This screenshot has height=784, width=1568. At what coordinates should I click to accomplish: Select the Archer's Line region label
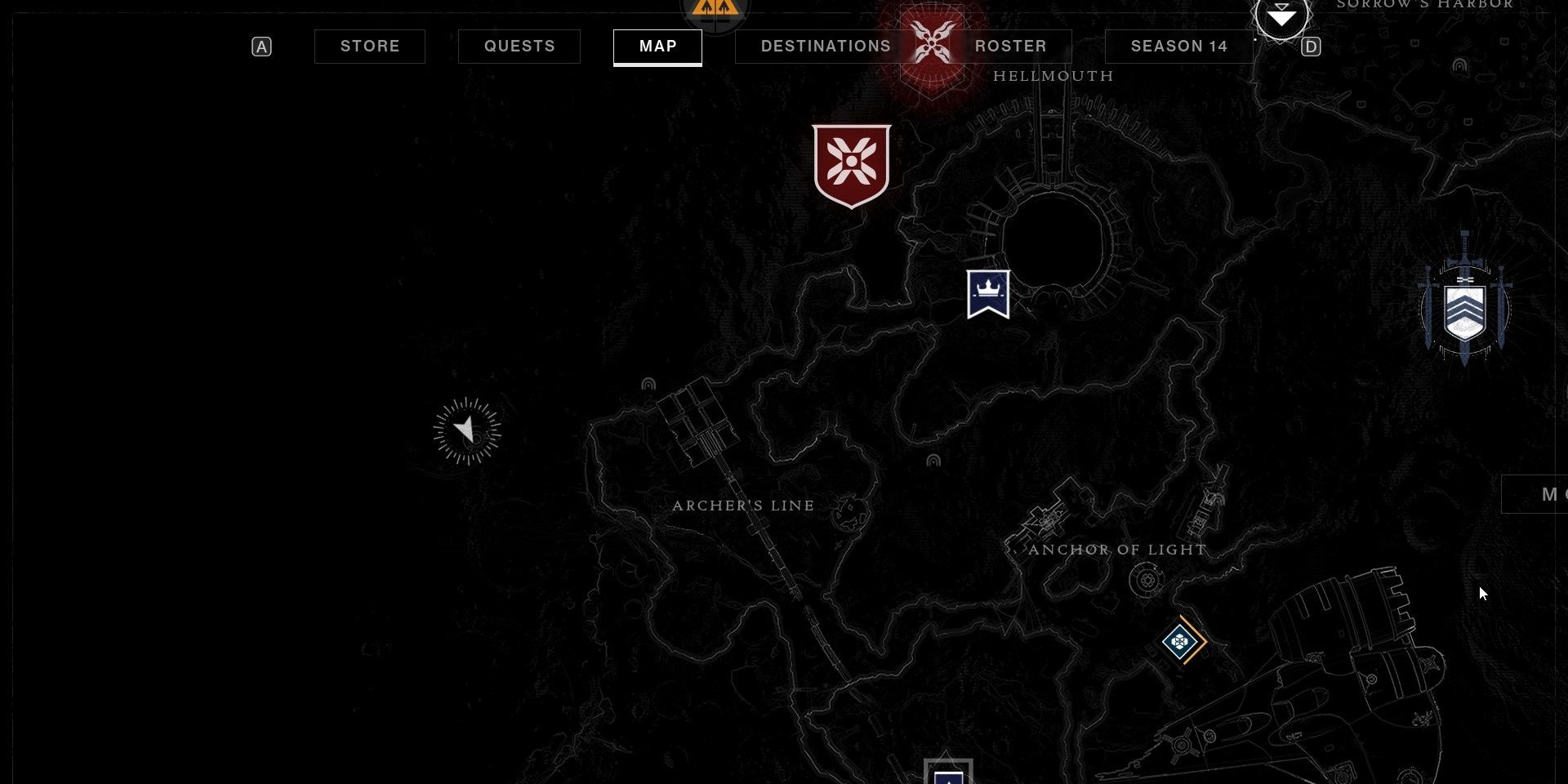743,506
